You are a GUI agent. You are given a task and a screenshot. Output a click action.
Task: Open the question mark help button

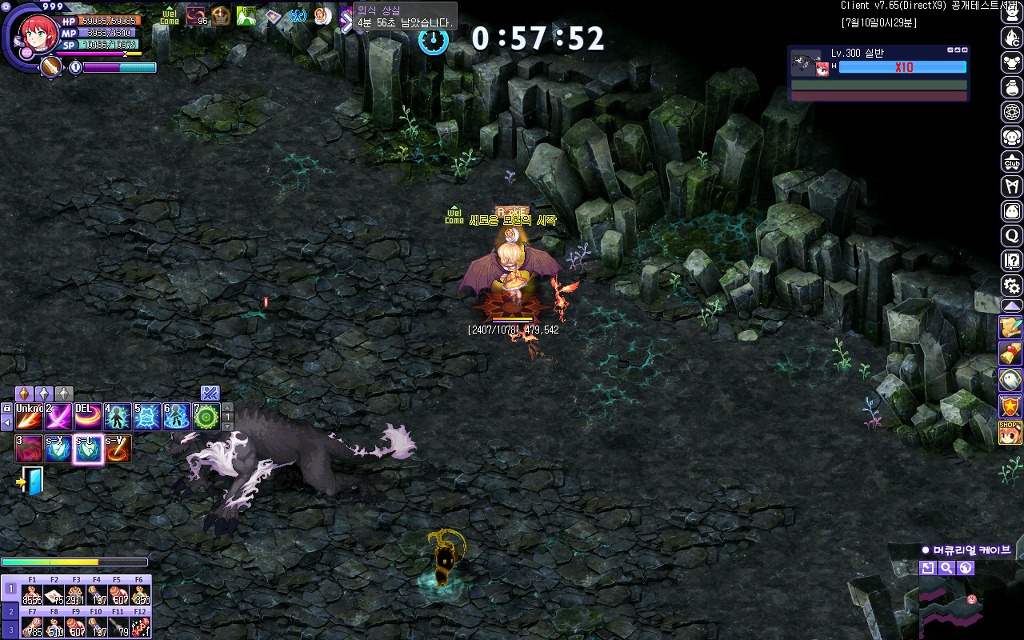tap(1011, 260)
